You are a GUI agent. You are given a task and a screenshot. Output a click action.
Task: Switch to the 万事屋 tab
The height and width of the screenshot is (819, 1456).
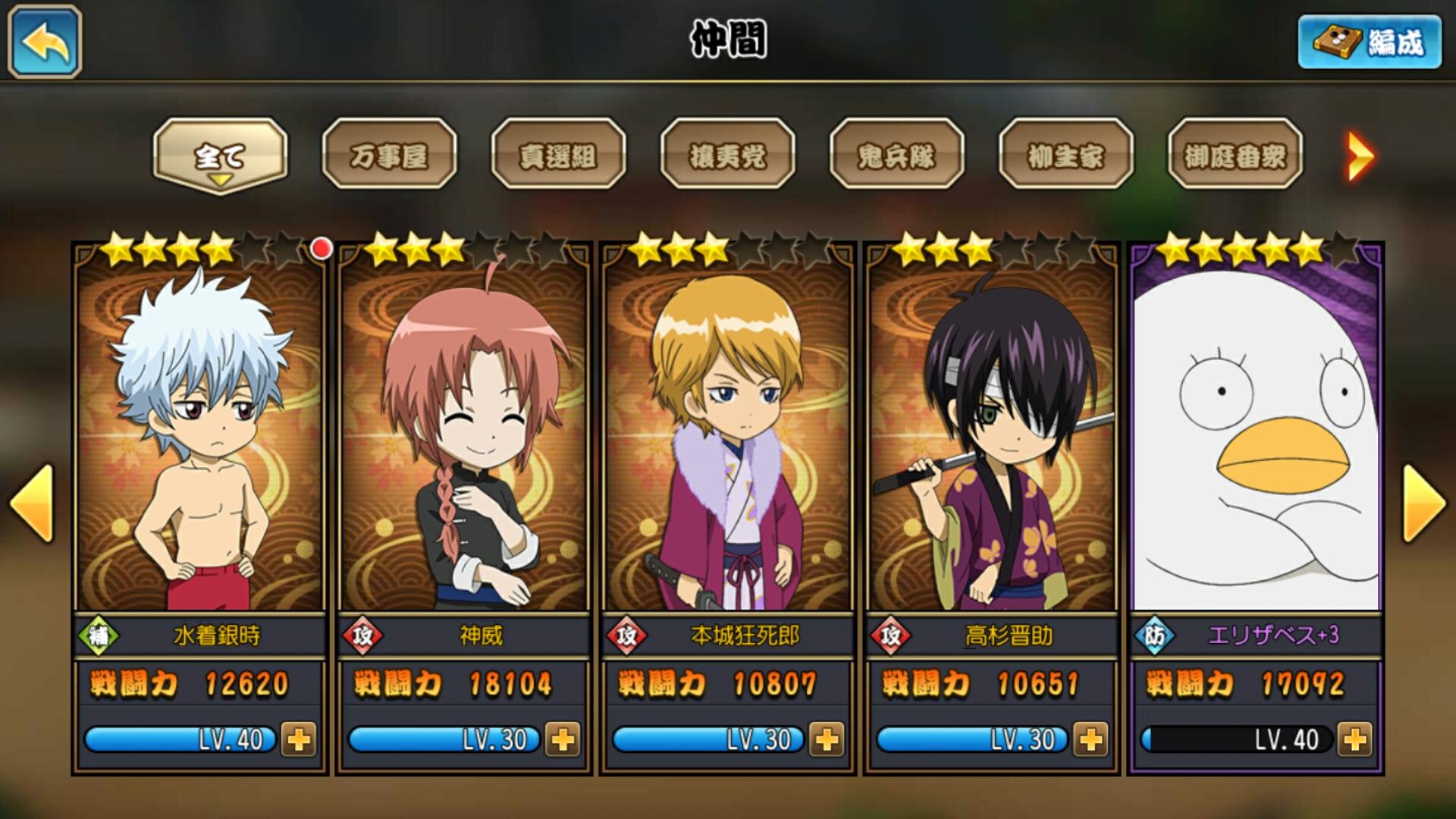[x=389, y=155]
